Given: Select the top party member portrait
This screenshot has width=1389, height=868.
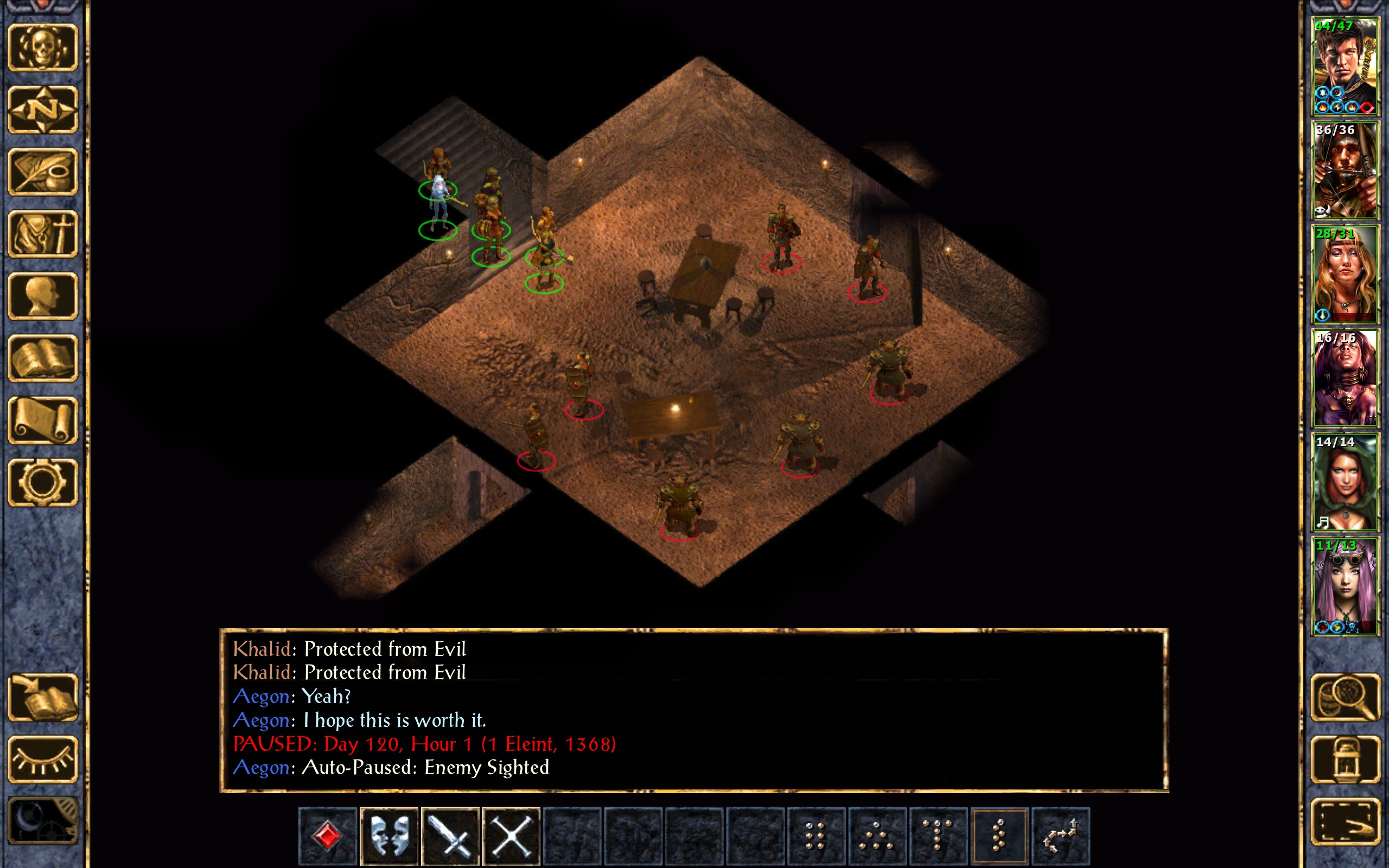Looking at the screenshot, I should [1344, 67].
